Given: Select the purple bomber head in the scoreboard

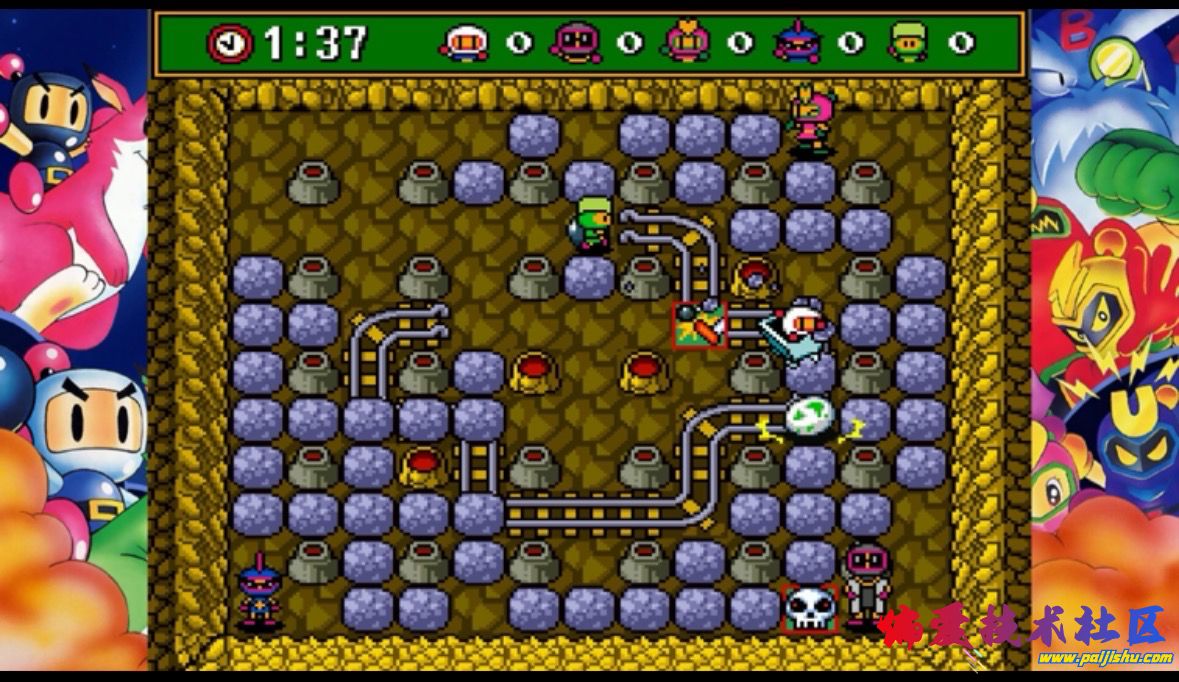Looking at the screenshot, I should point(576,43).
